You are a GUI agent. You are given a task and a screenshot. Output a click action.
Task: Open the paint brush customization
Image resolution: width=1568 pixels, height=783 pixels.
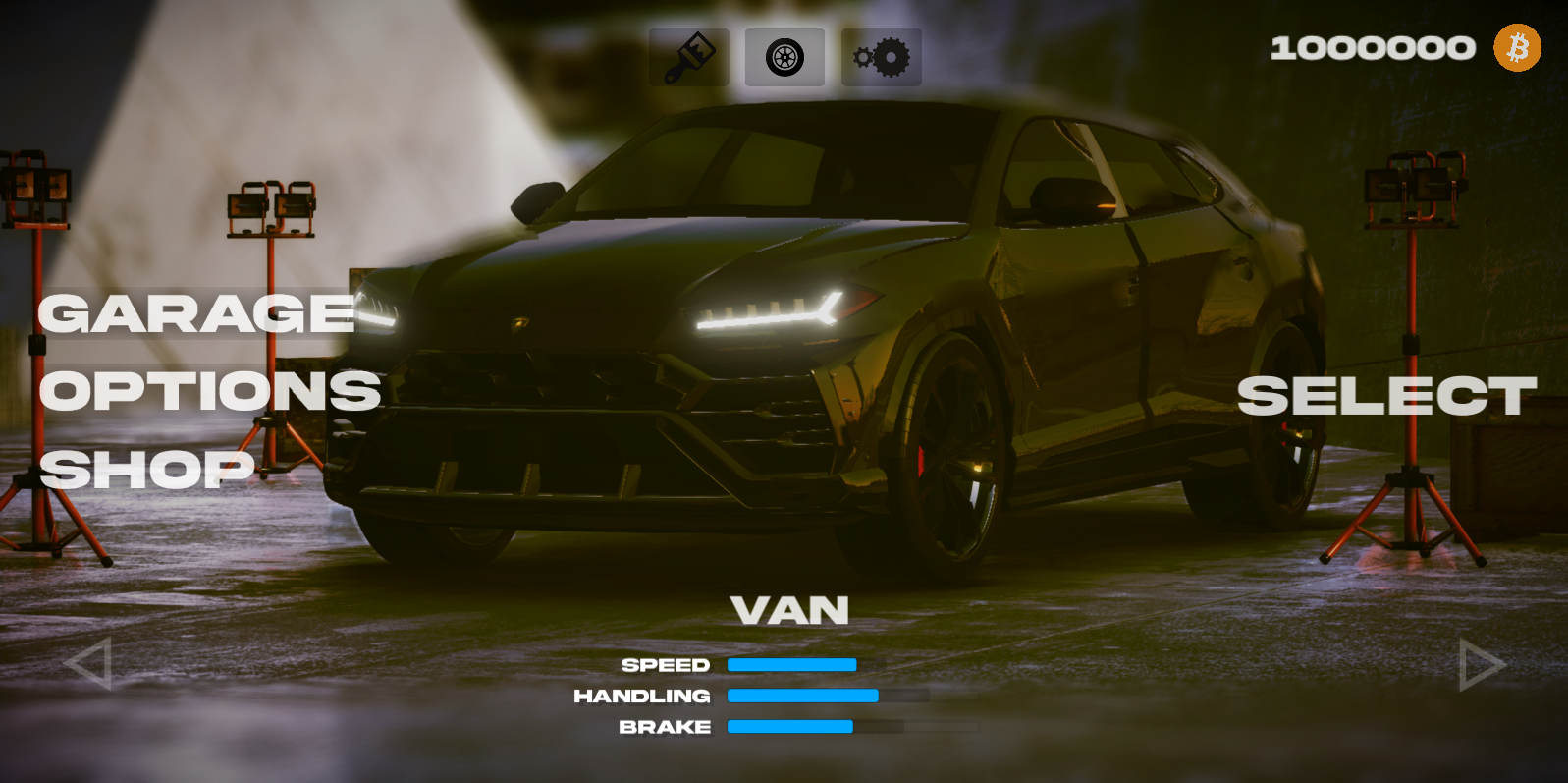(x=689, y=57)
